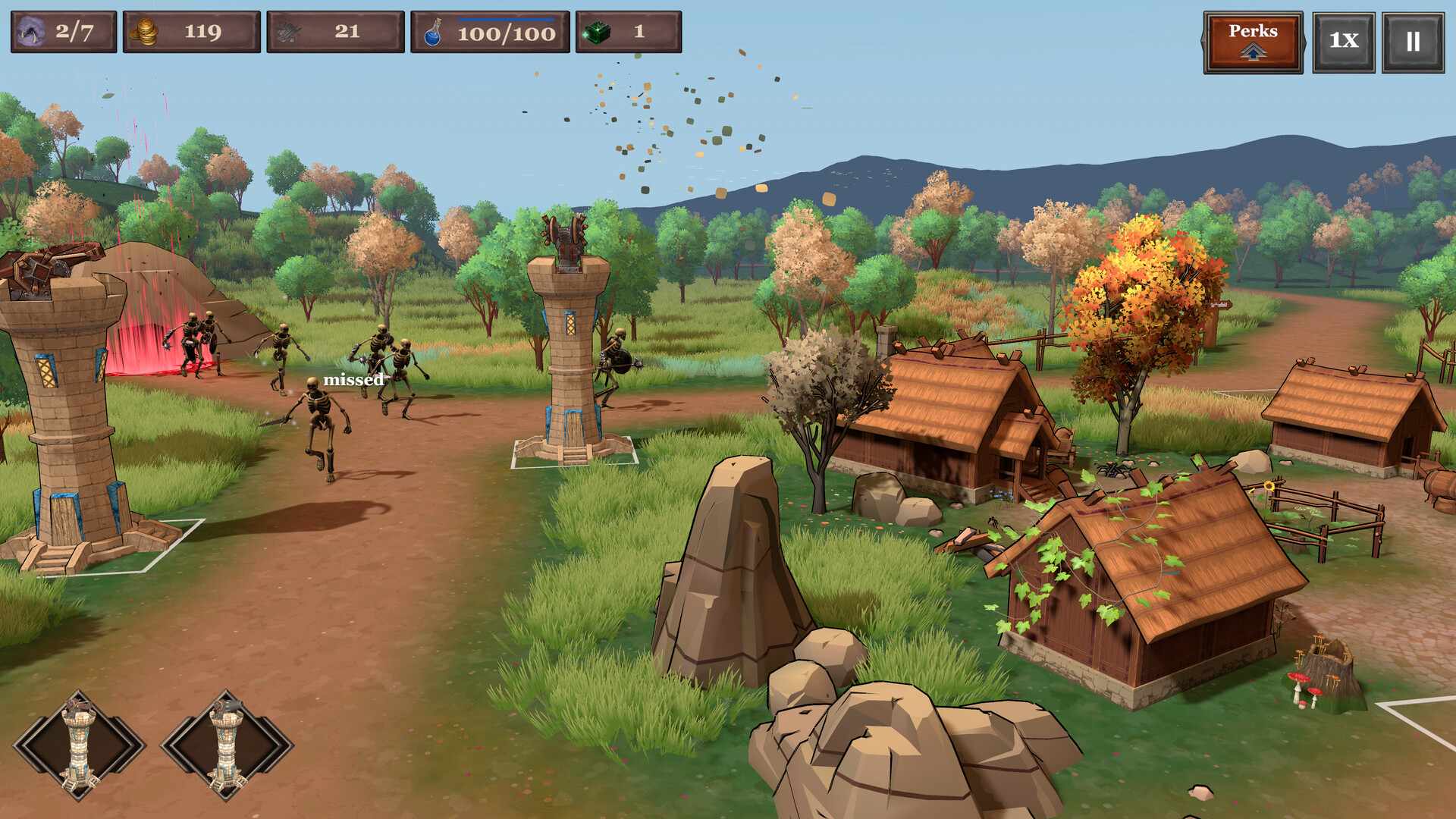Click the blue health bar above 100/100
The image size is (1456, 819).
(x=504, y=20)
